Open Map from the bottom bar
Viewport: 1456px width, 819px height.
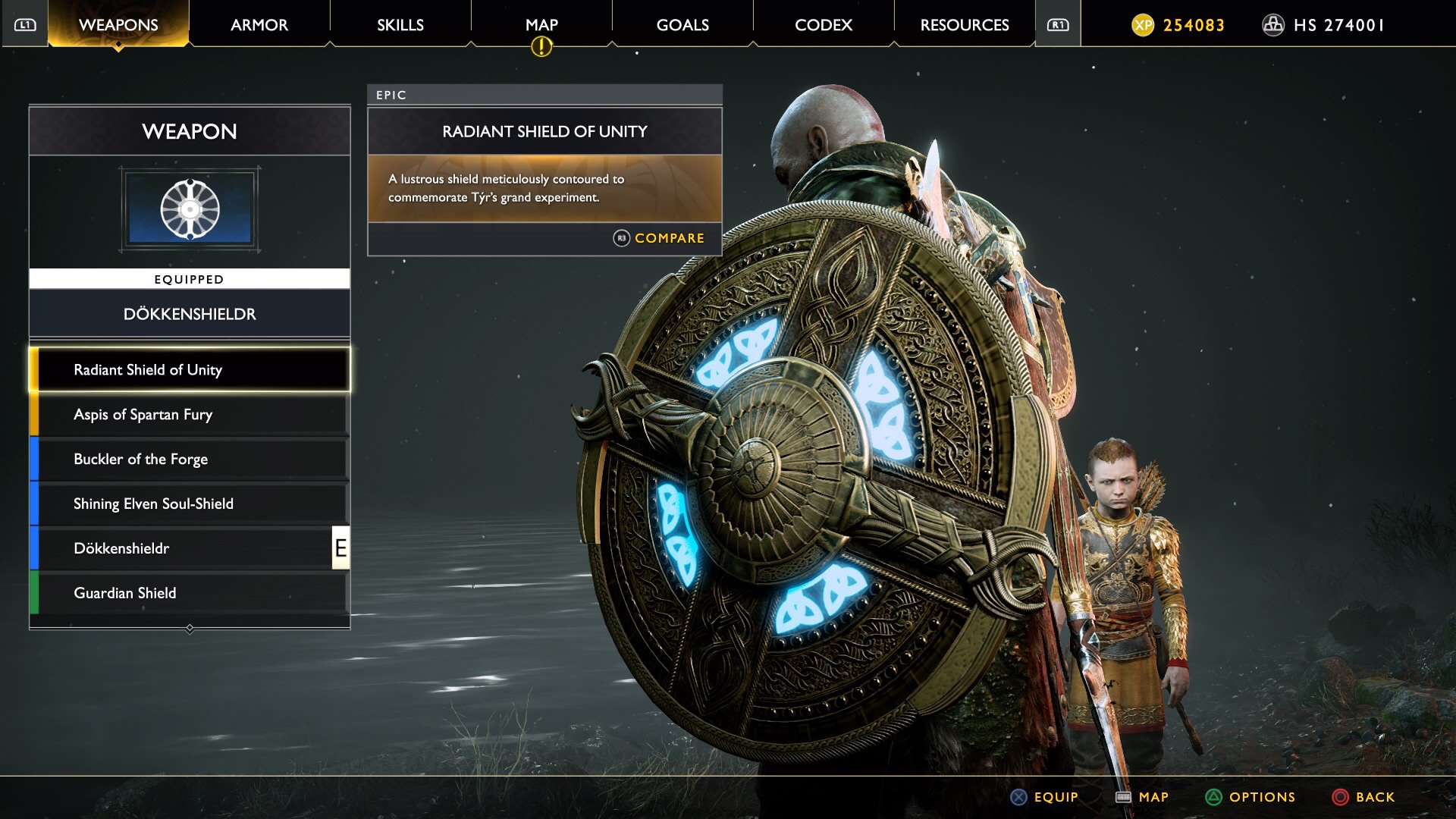pyautogui.click(x=1142, y=797)
